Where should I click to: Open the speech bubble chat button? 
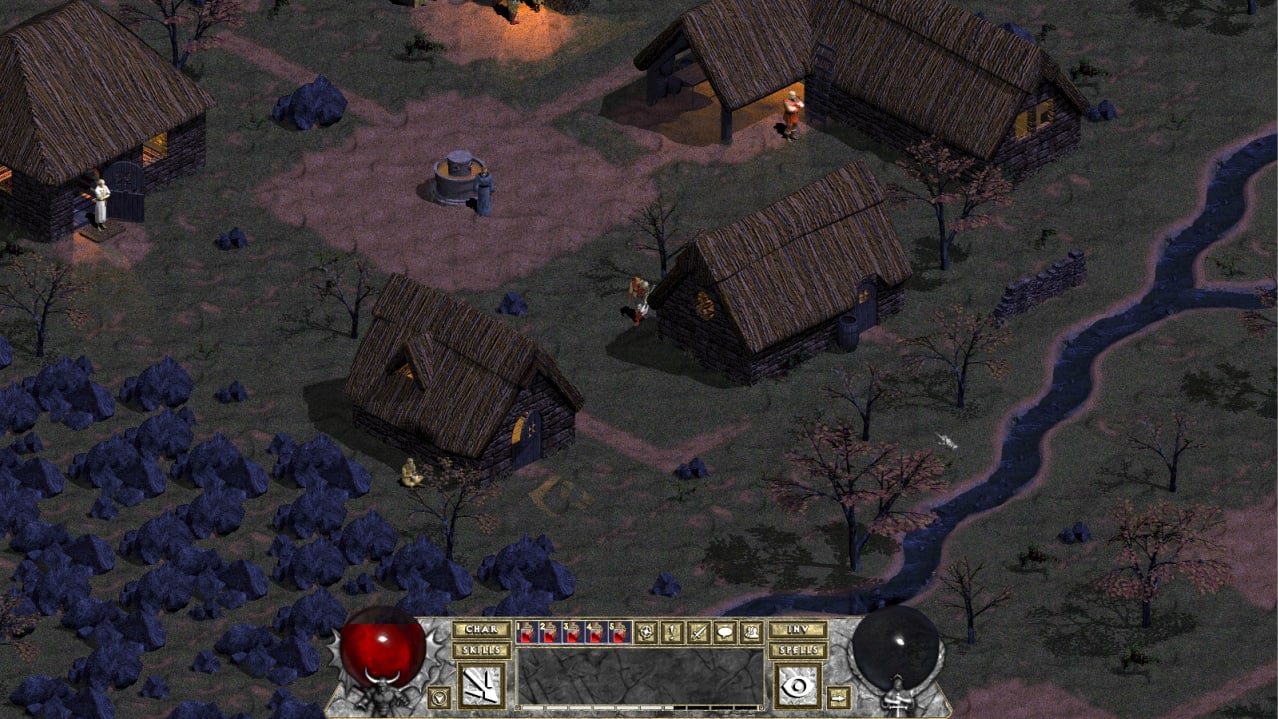click(x=723, y=632)
